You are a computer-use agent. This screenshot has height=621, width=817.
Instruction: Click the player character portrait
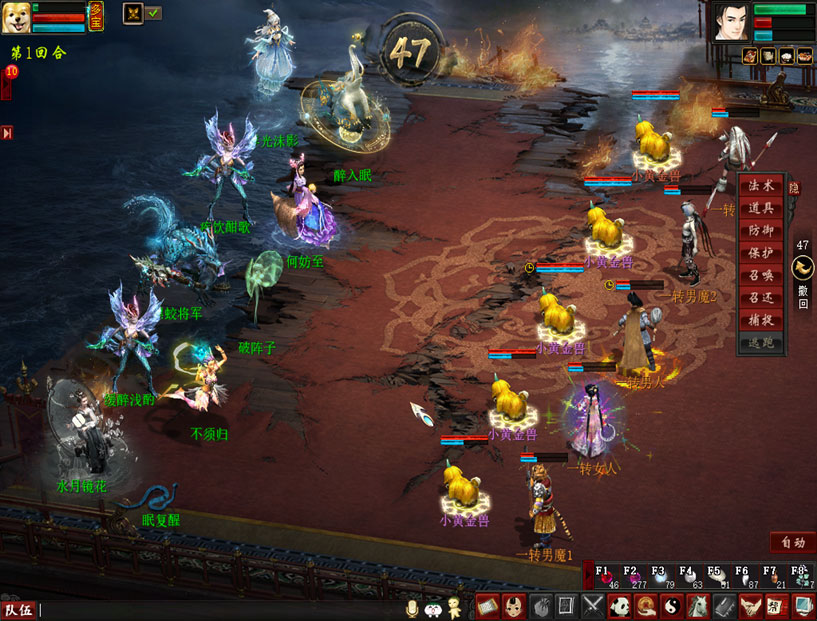pos(730,21)
